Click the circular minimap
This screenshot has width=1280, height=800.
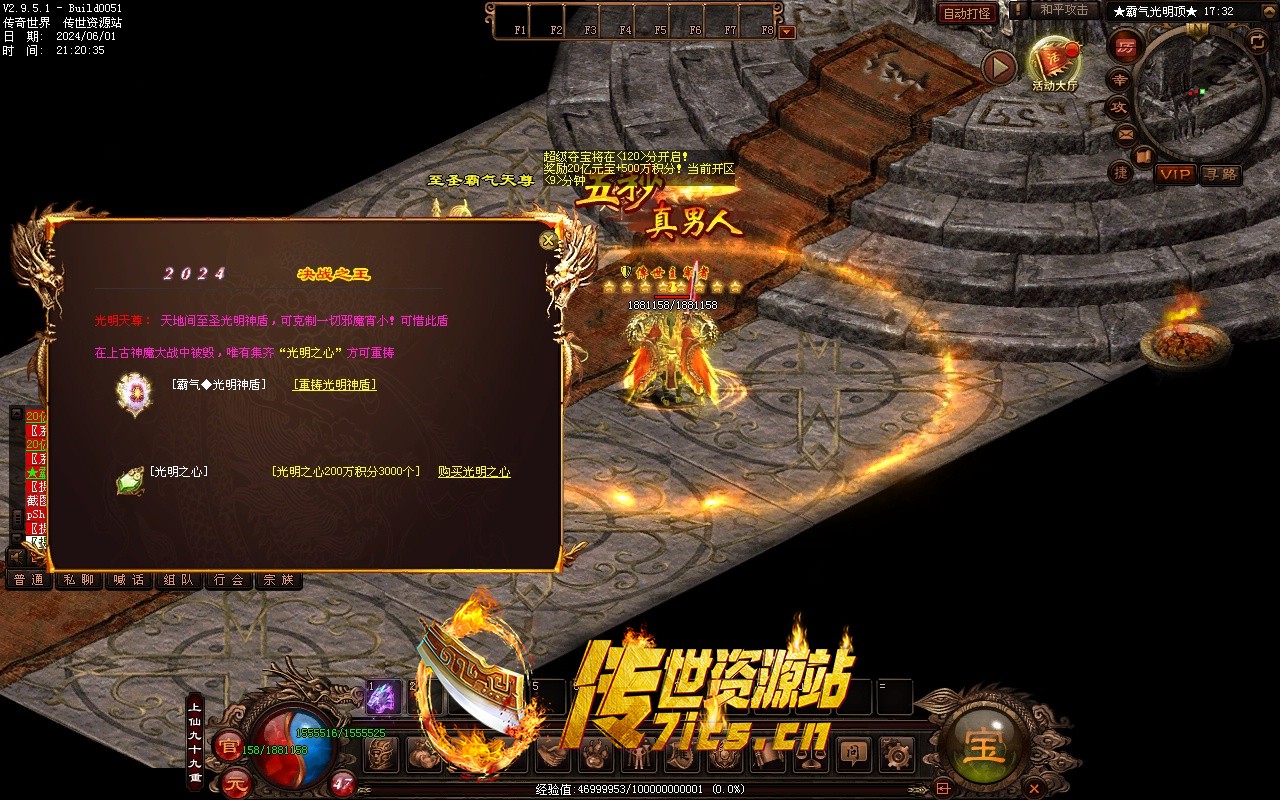(1198, 93)
